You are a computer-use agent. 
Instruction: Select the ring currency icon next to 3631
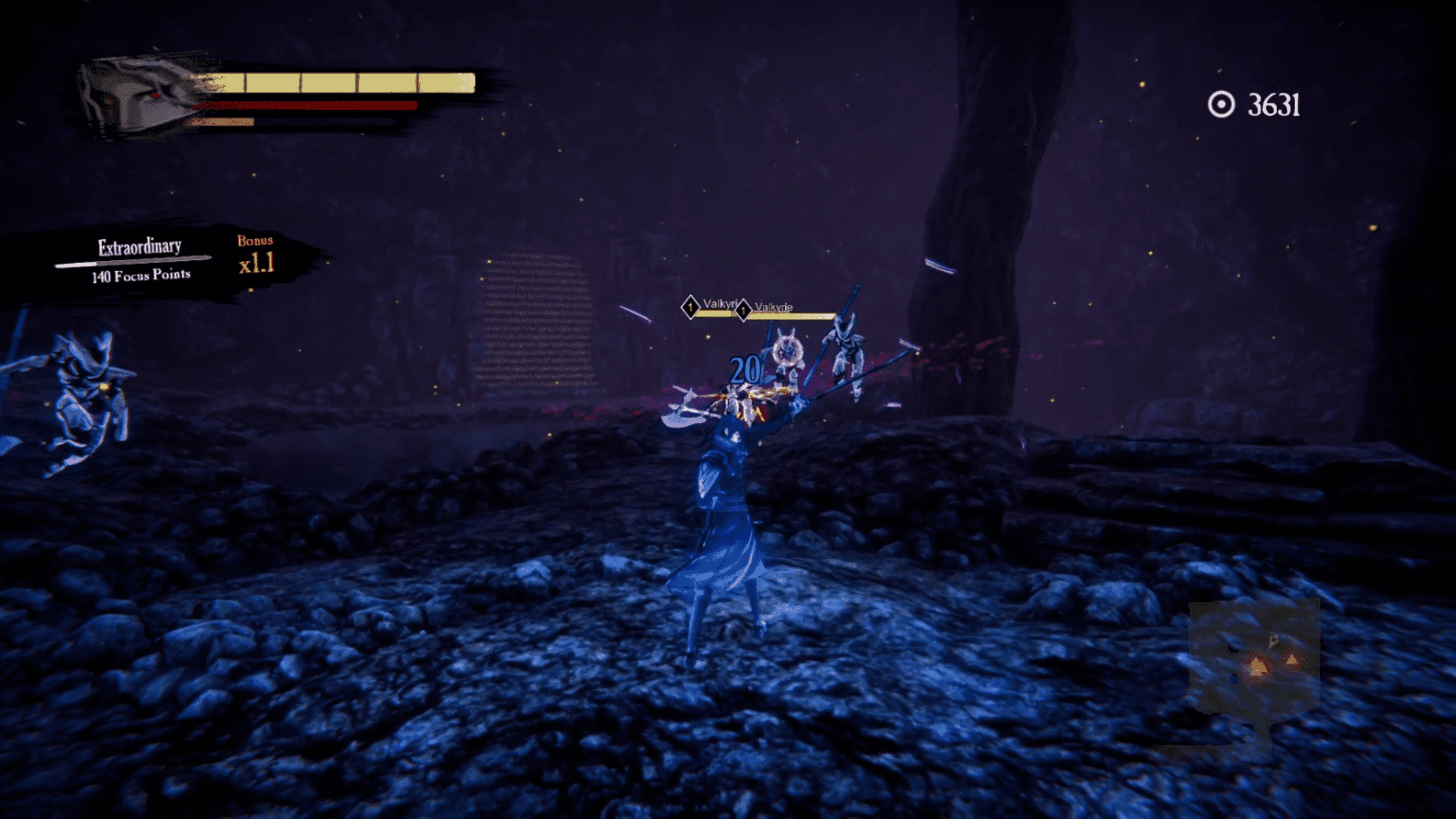click(x=1221, y=105)
